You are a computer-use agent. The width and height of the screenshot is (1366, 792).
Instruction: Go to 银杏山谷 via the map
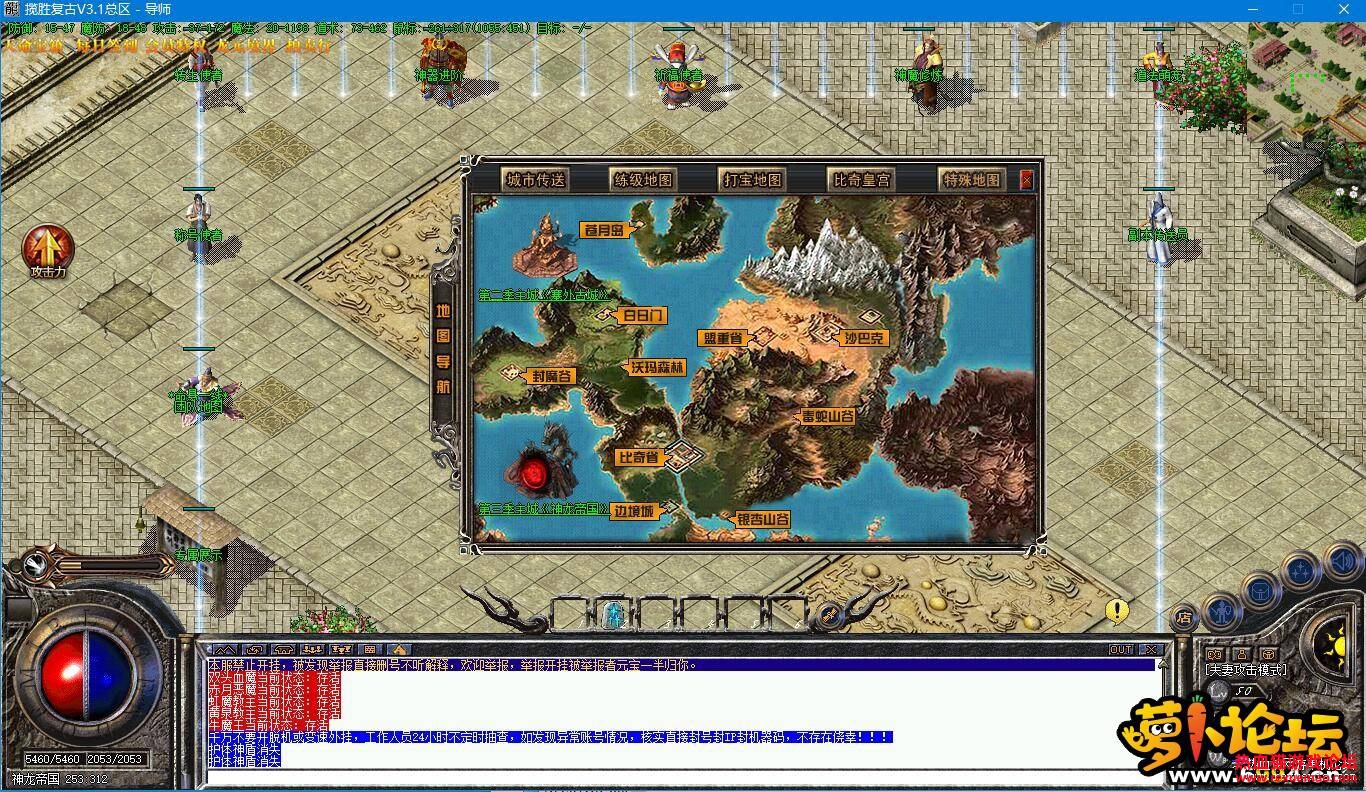click(763, 520)
